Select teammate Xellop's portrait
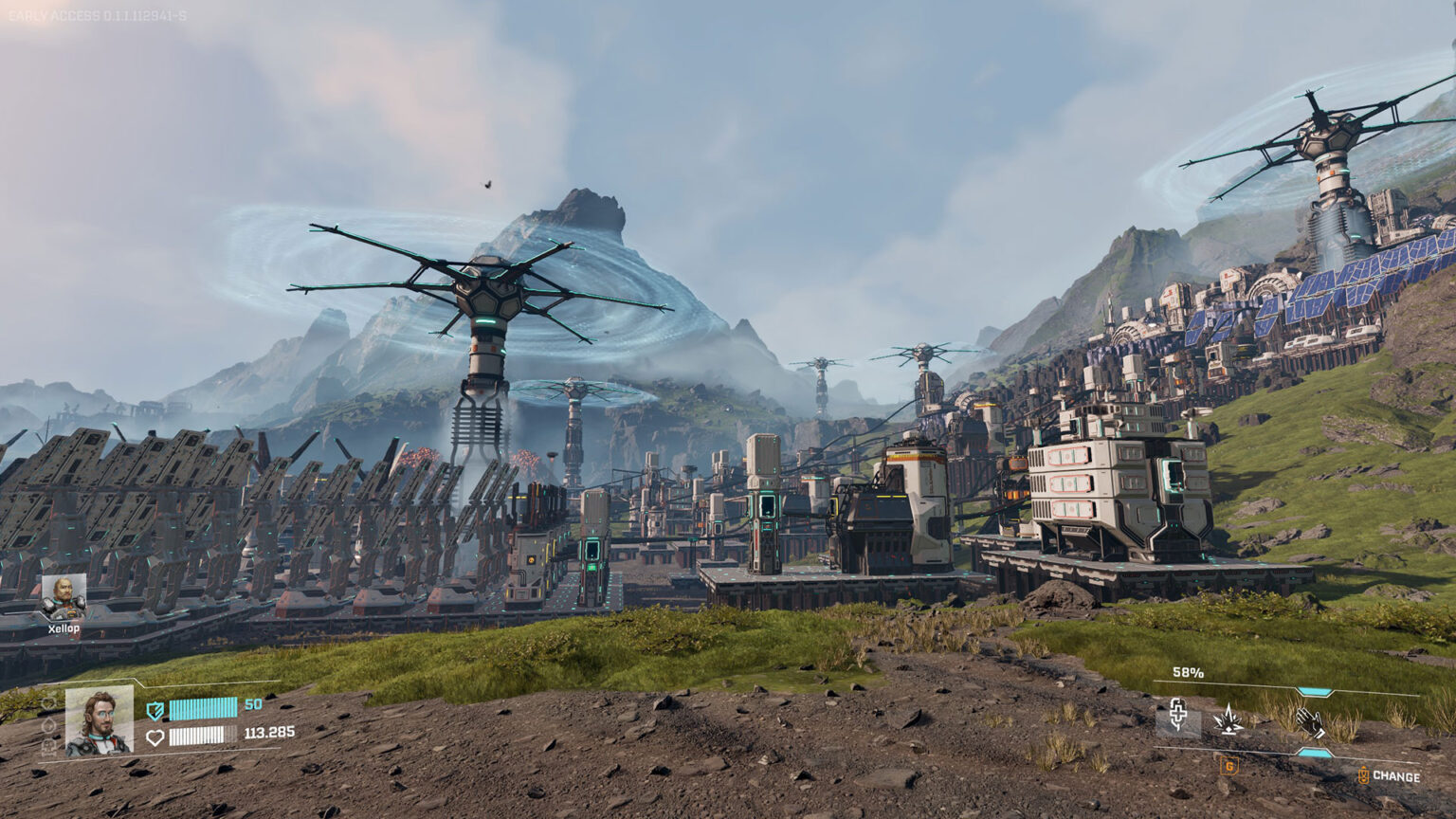Image resolution: width=1456 pixels, height=819 pixels. tap(64, 596)
